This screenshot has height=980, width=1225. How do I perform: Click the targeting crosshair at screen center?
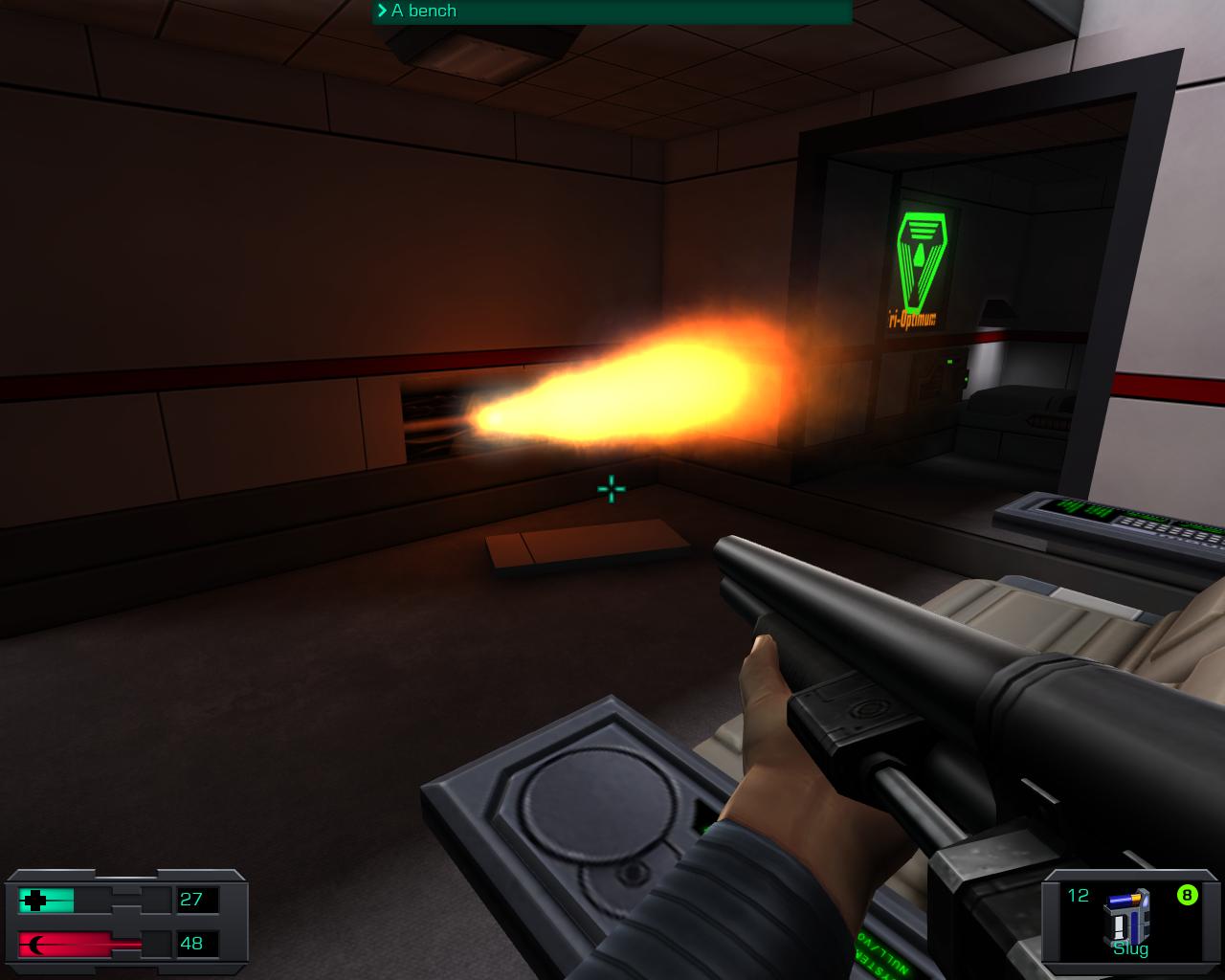610,488
